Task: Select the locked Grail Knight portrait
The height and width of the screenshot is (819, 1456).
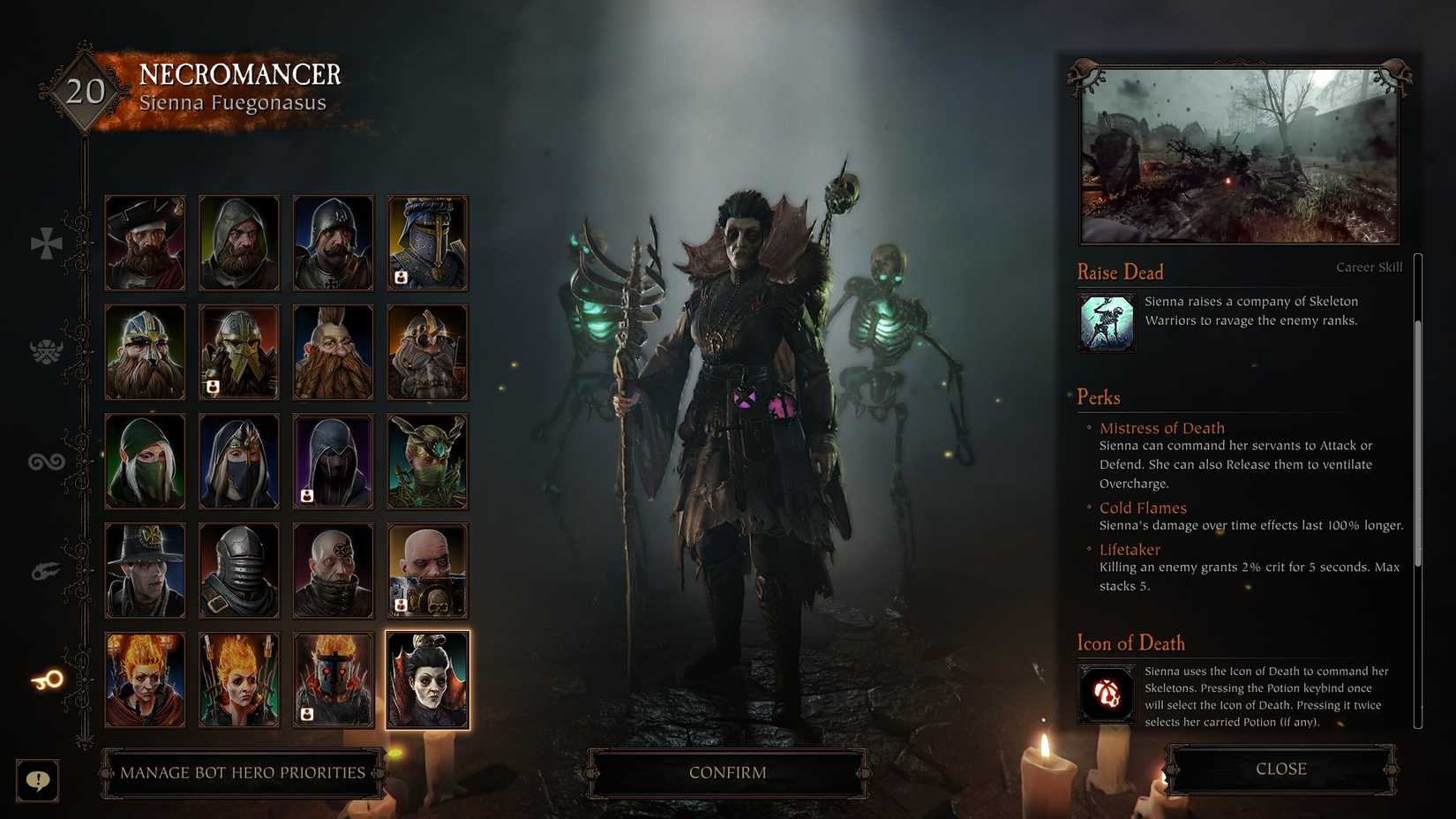Action: (427, 243)
